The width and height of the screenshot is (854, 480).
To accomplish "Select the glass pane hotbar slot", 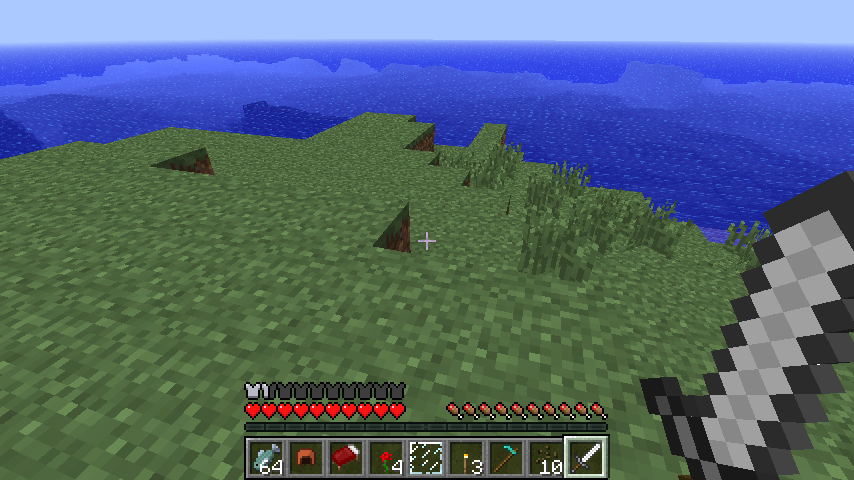I will (426, 458).
